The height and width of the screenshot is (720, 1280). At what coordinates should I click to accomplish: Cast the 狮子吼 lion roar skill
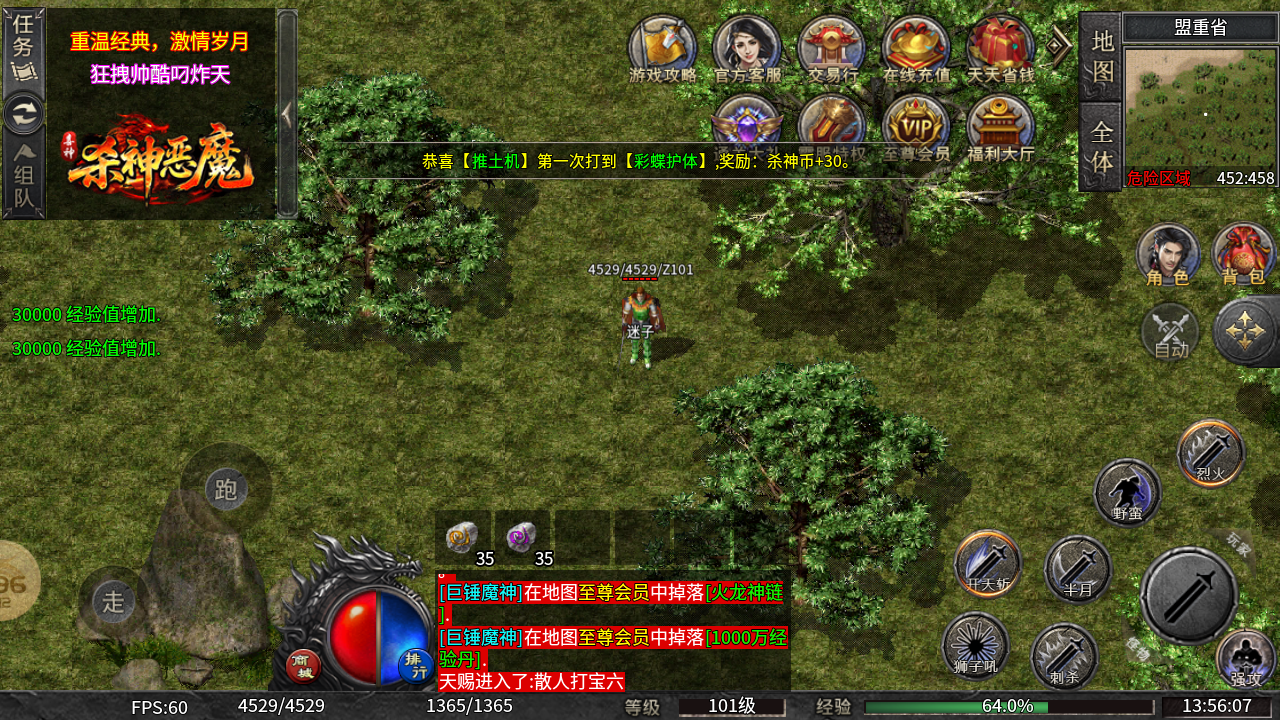pos(975,645)
